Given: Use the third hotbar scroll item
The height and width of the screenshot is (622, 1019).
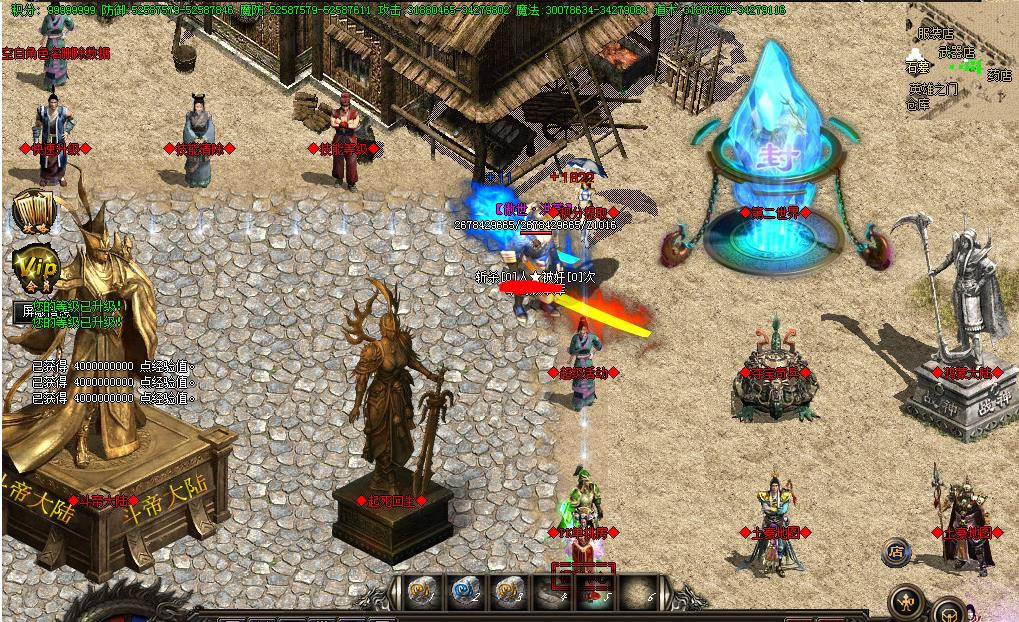Looking at the screenshot, I should point(509,592).
